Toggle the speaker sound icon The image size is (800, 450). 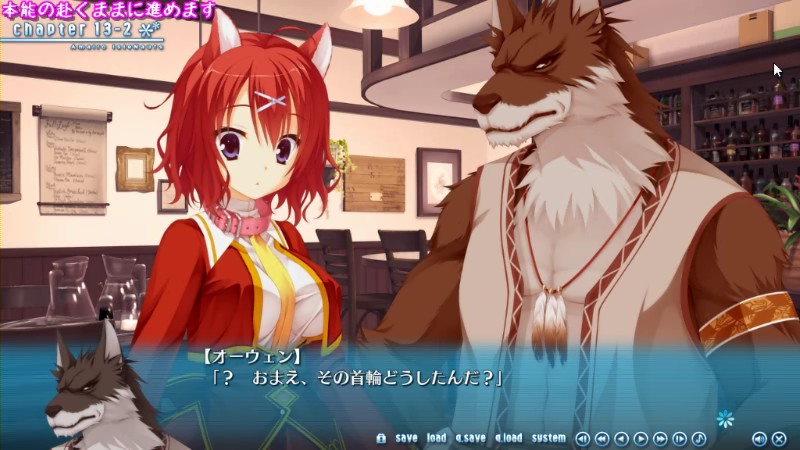(758, 438)
